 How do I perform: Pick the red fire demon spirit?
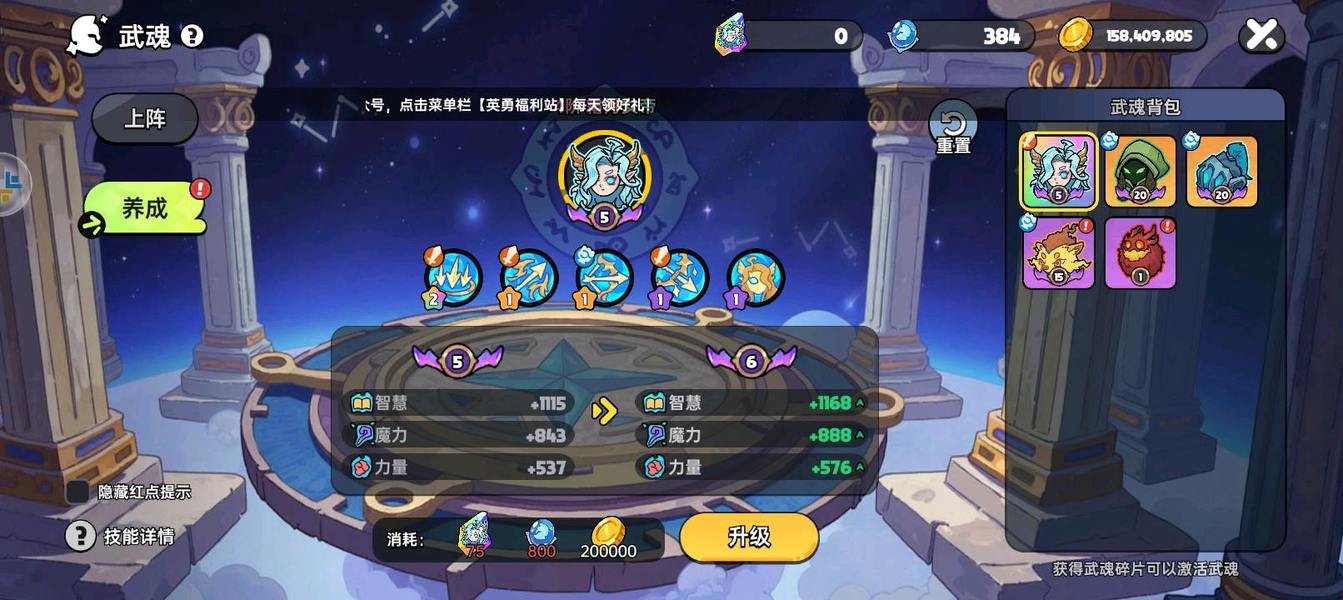click(x=1140, y=253)
